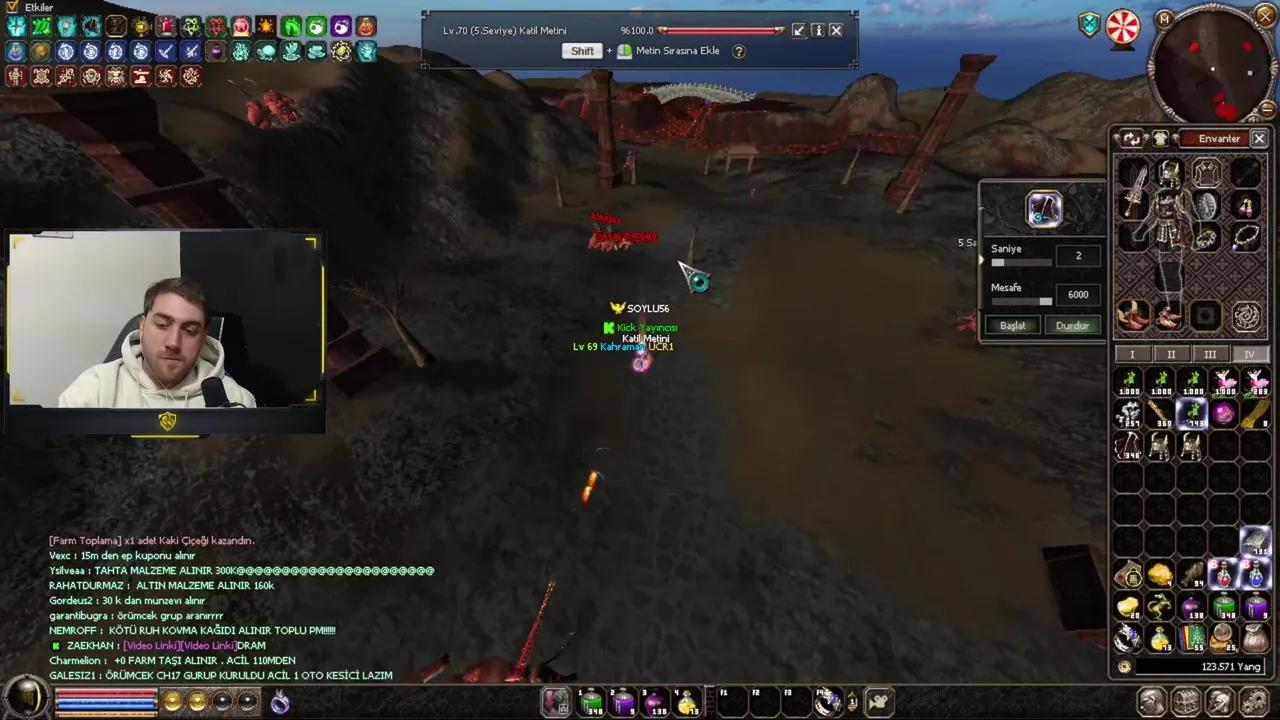Switch to inventory tab II
Screen dimensions: 1280x720
[x=1171, y=354]
